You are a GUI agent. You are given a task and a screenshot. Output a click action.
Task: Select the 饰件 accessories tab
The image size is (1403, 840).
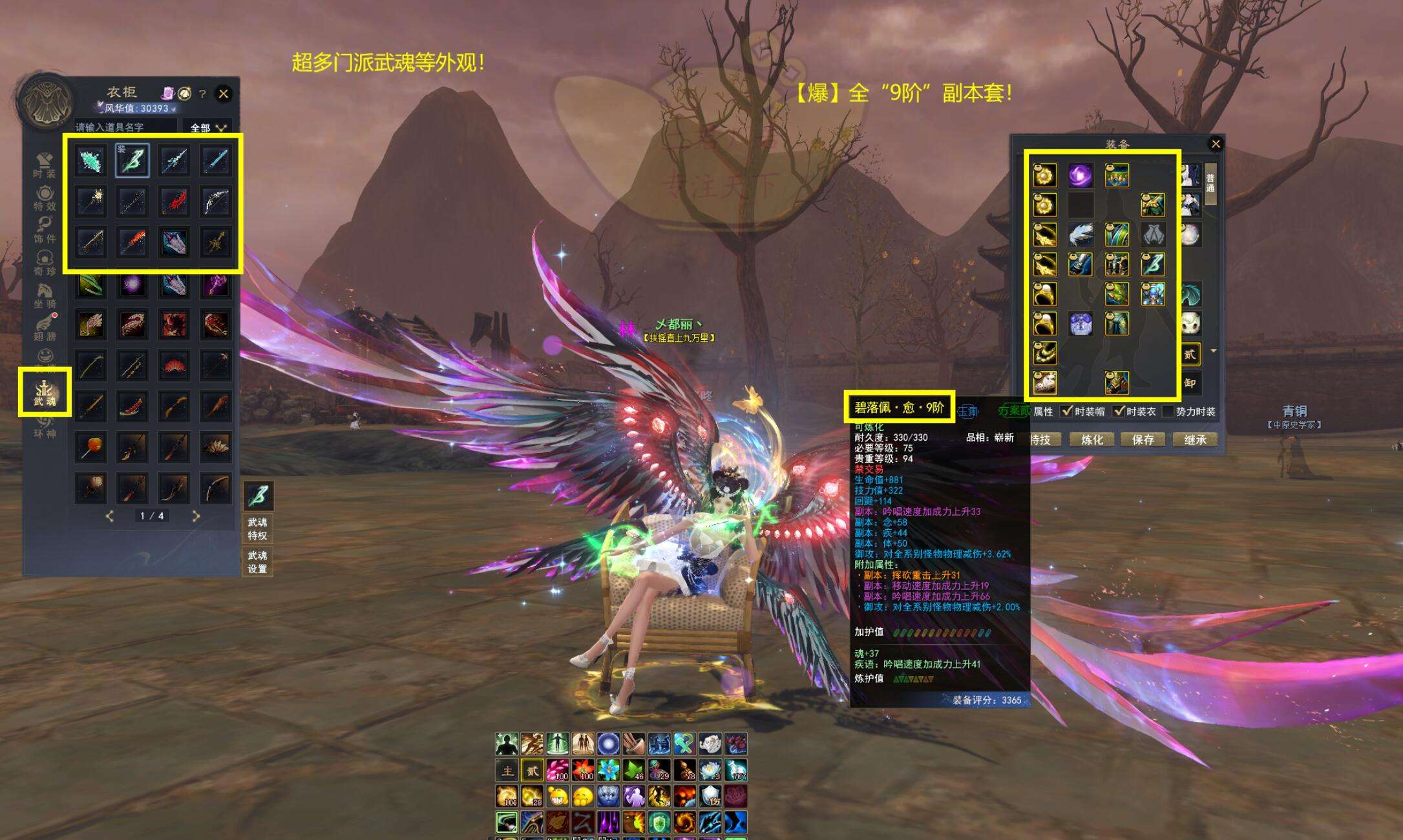(x=45, y=230)
